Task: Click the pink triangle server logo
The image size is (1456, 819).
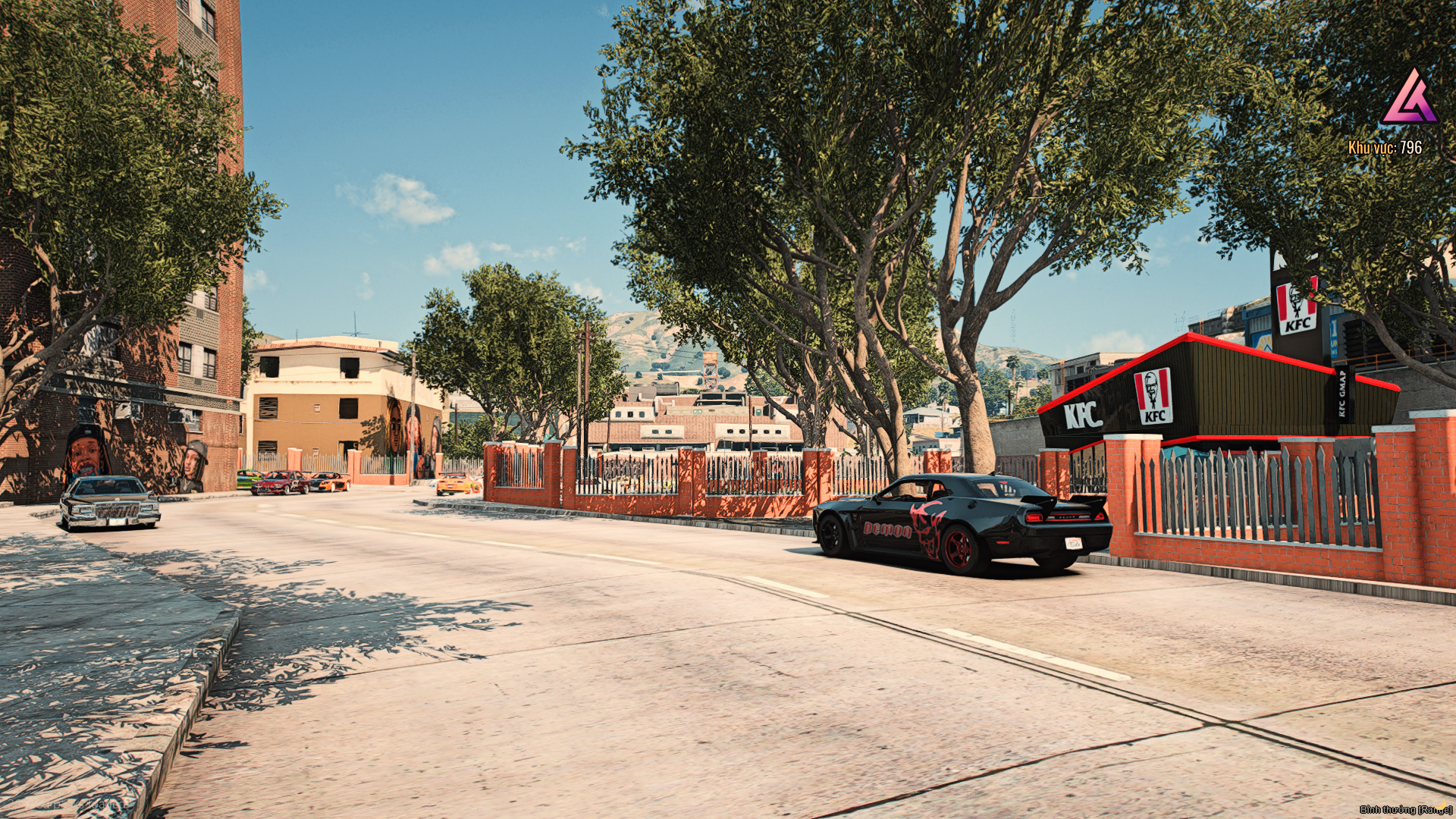Action: [1409, 99]
